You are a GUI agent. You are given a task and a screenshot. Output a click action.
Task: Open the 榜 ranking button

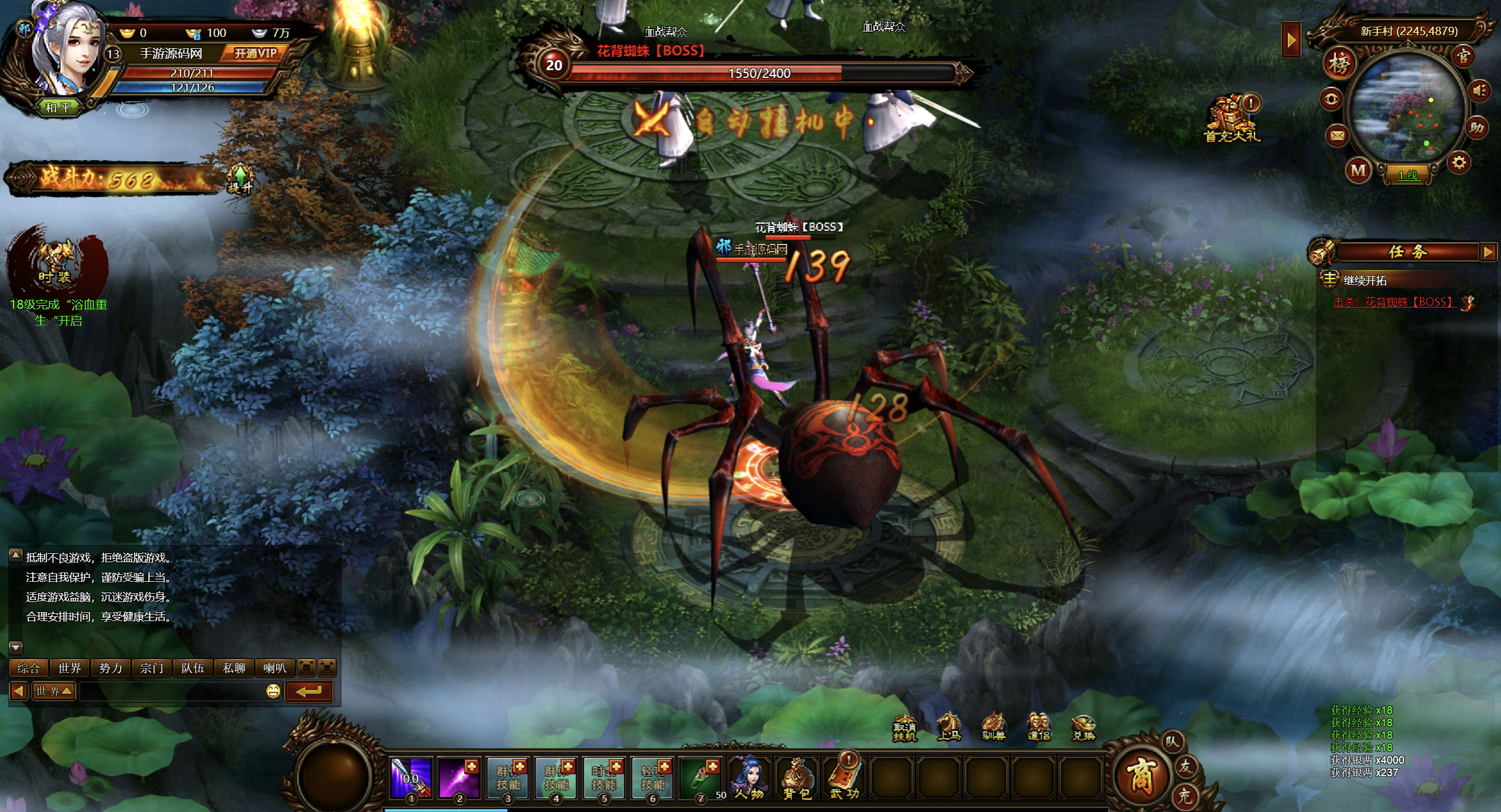[1339, 64]
